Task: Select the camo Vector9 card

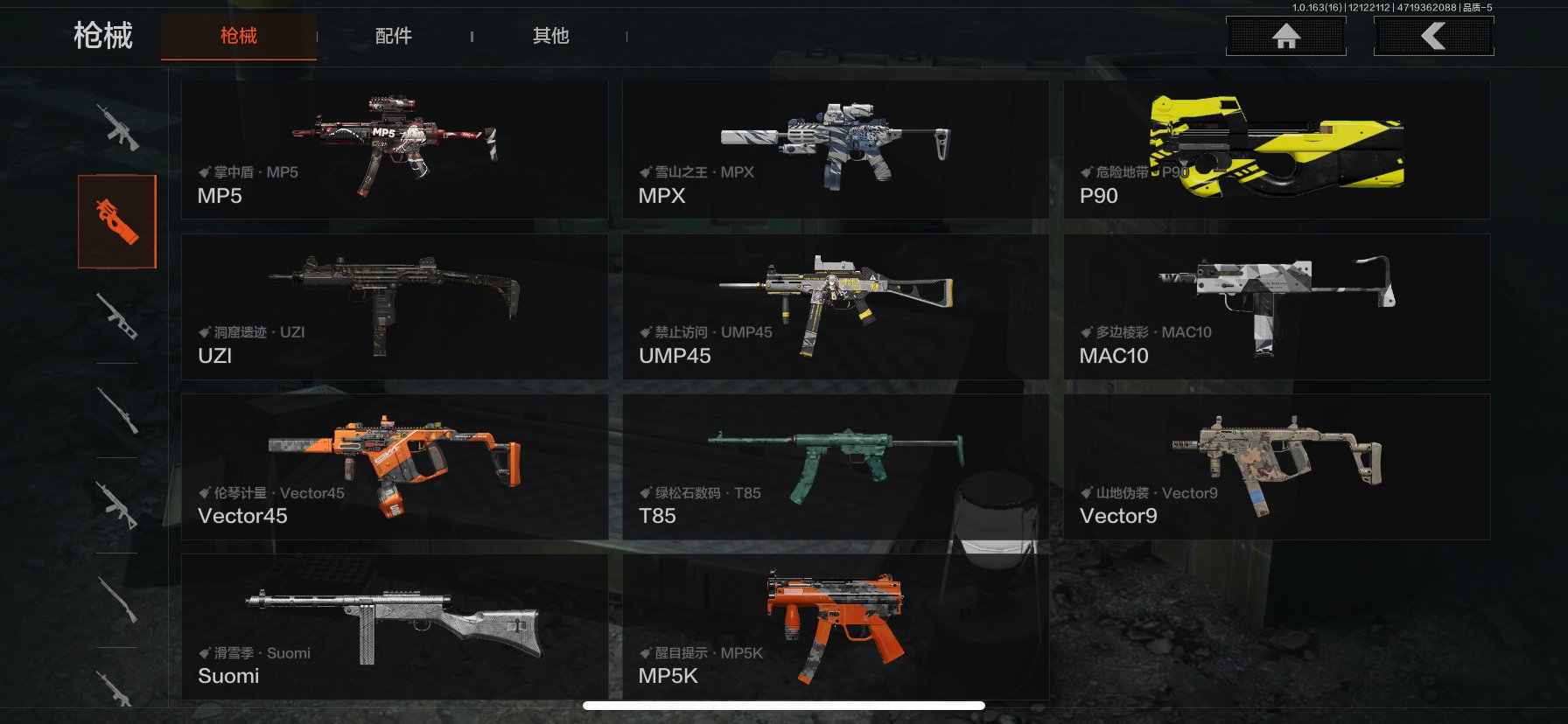Action: [1276, 466]
